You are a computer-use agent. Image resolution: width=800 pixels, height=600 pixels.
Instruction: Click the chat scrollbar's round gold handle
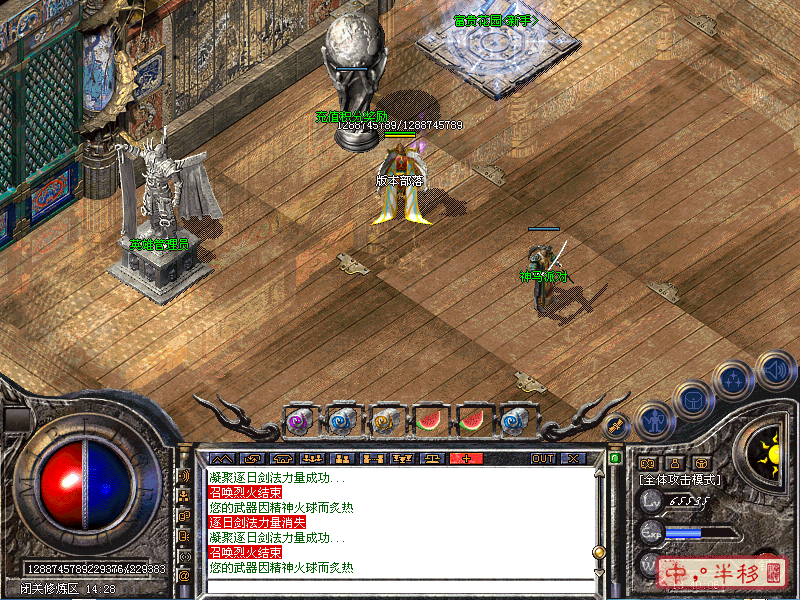(599, 551)
